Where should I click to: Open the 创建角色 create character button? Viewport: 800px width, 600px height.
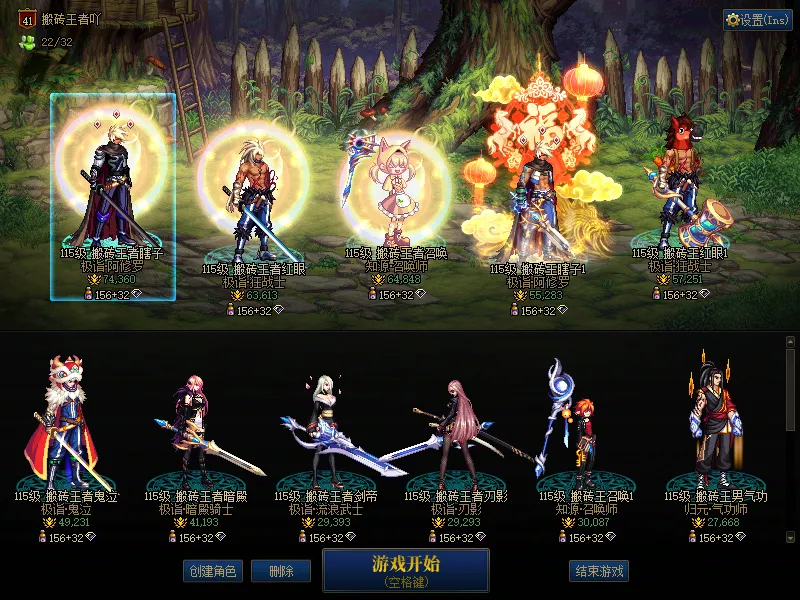pos(211,571)
